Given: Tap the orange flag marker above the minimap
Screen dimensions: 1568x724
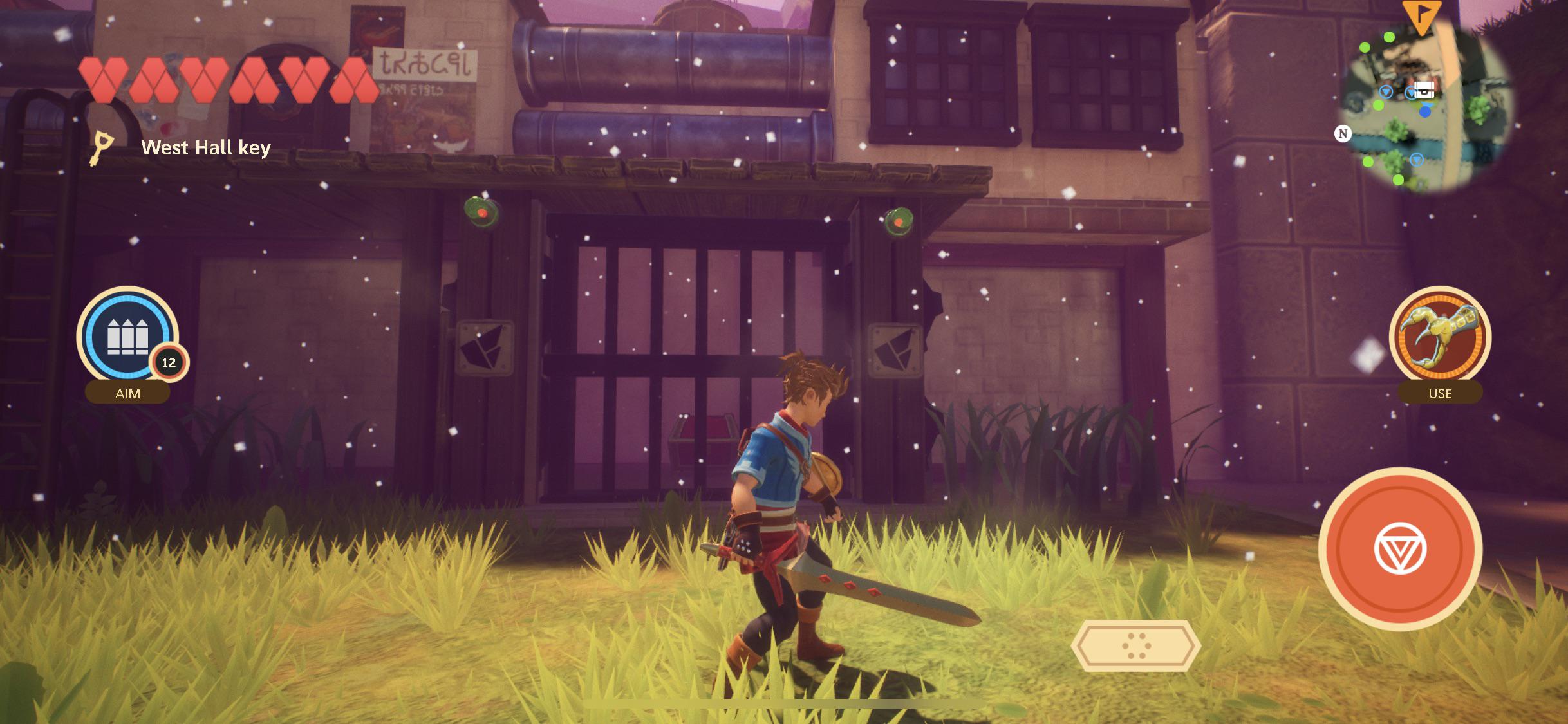Looking at the screenshot, I should (1422, 15).
